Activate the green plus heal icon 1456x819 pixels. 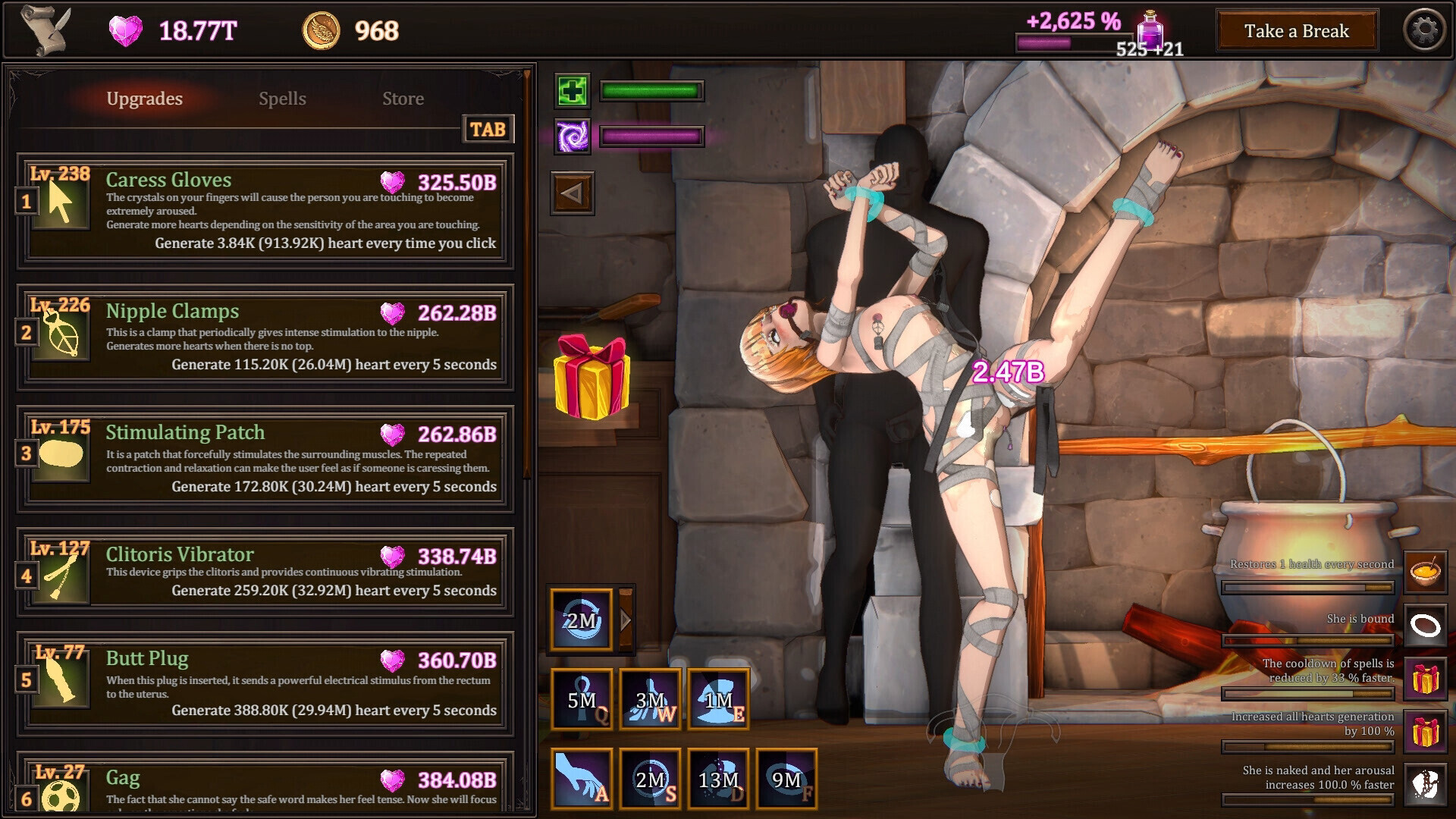tap(573, 92)
